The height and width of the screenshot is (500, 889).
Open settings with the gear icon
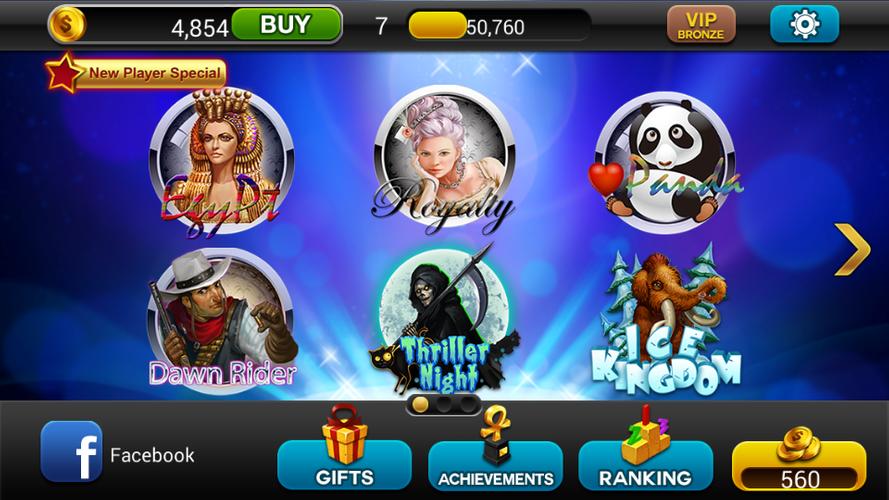(804, 25)
